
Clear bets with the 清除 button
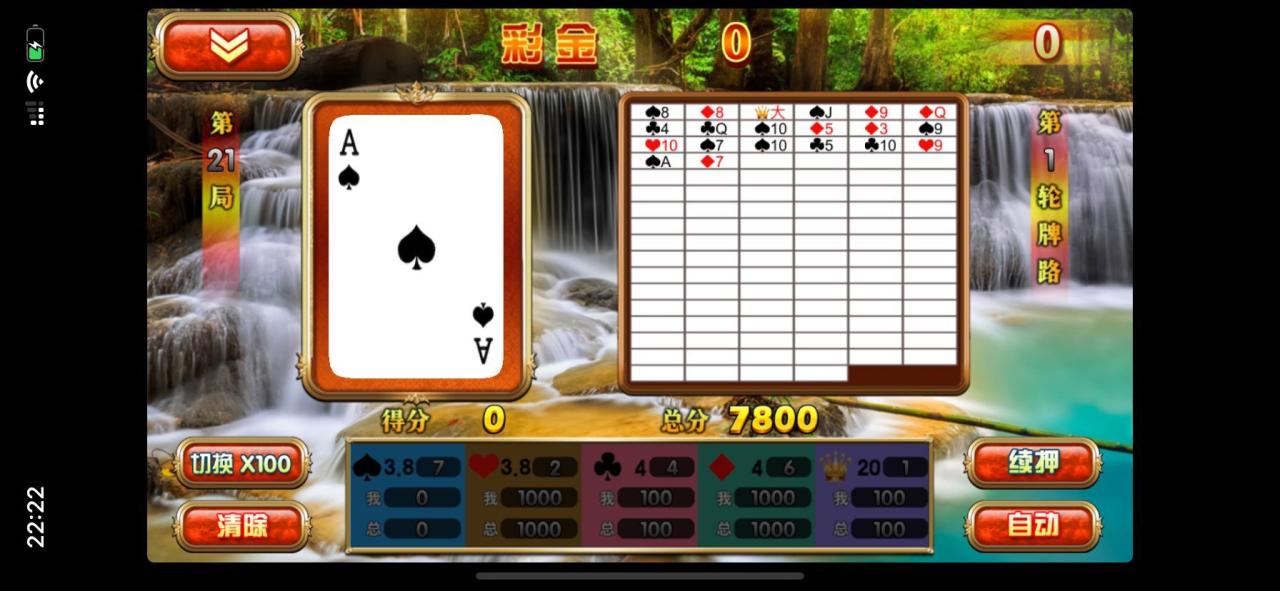242,526
